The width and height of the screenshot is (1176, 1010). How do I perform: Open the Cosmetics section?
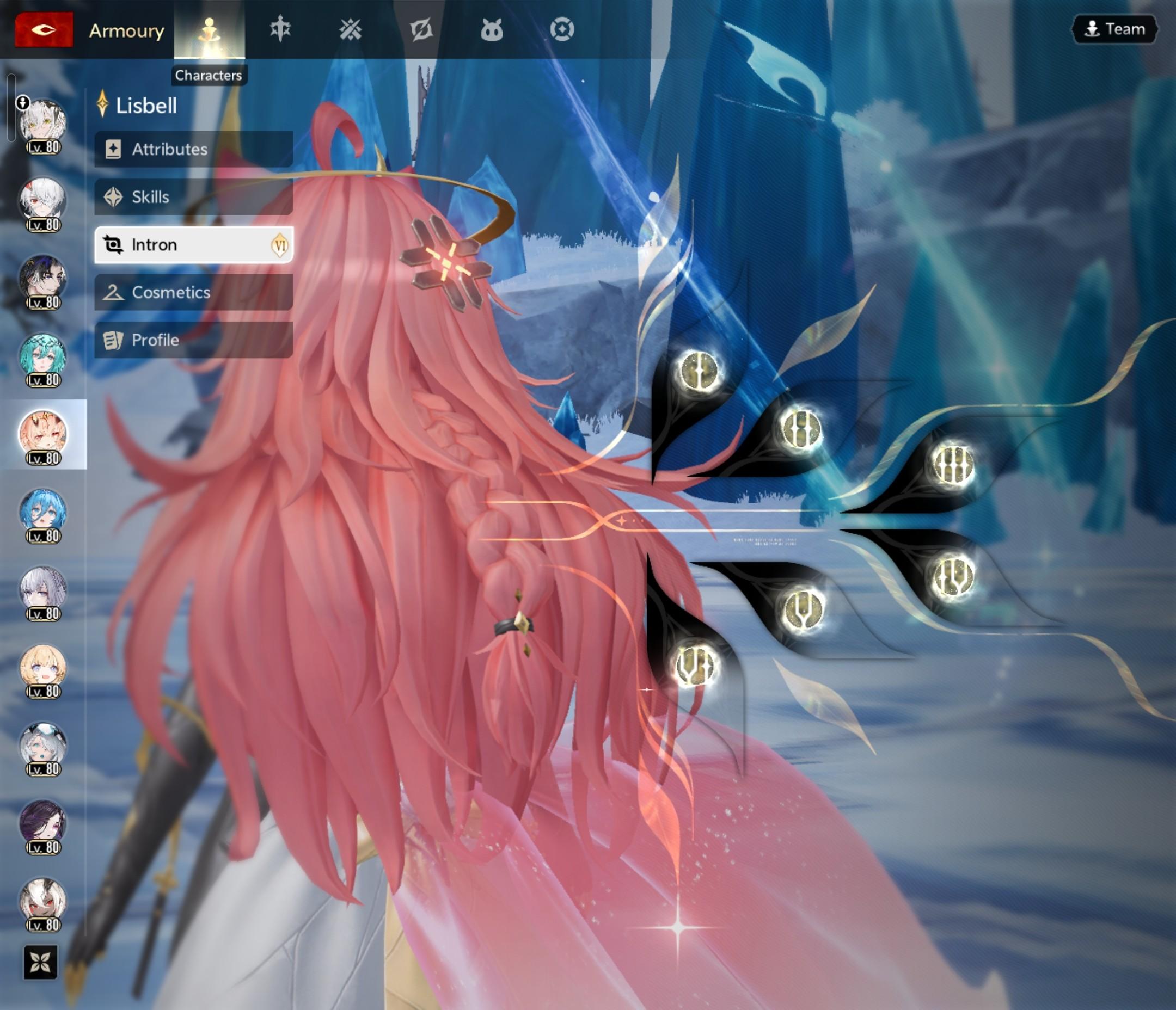(193, 292)
